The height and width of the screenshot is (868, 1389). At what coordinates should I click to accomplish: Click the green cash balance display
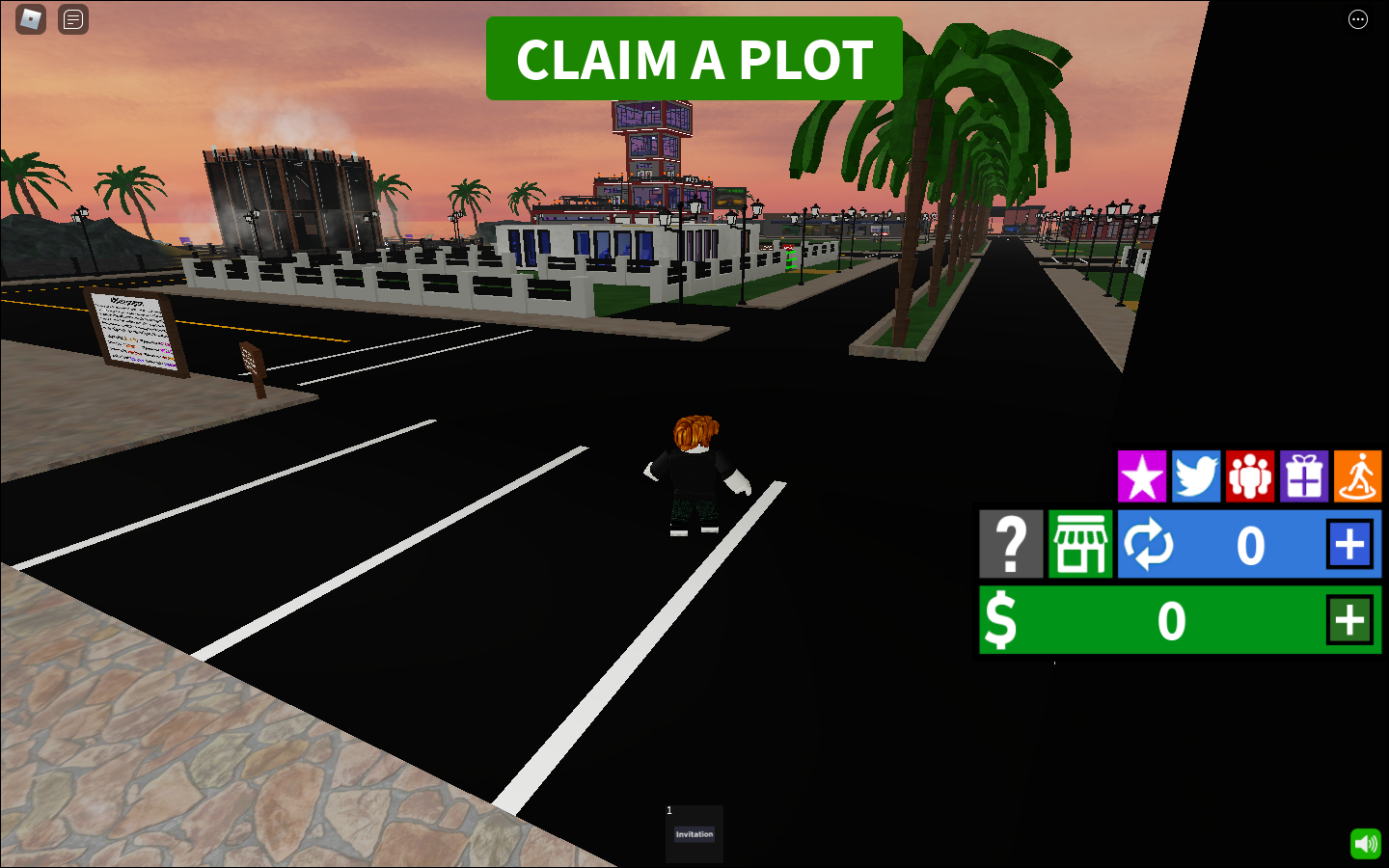click(1172, 620)
